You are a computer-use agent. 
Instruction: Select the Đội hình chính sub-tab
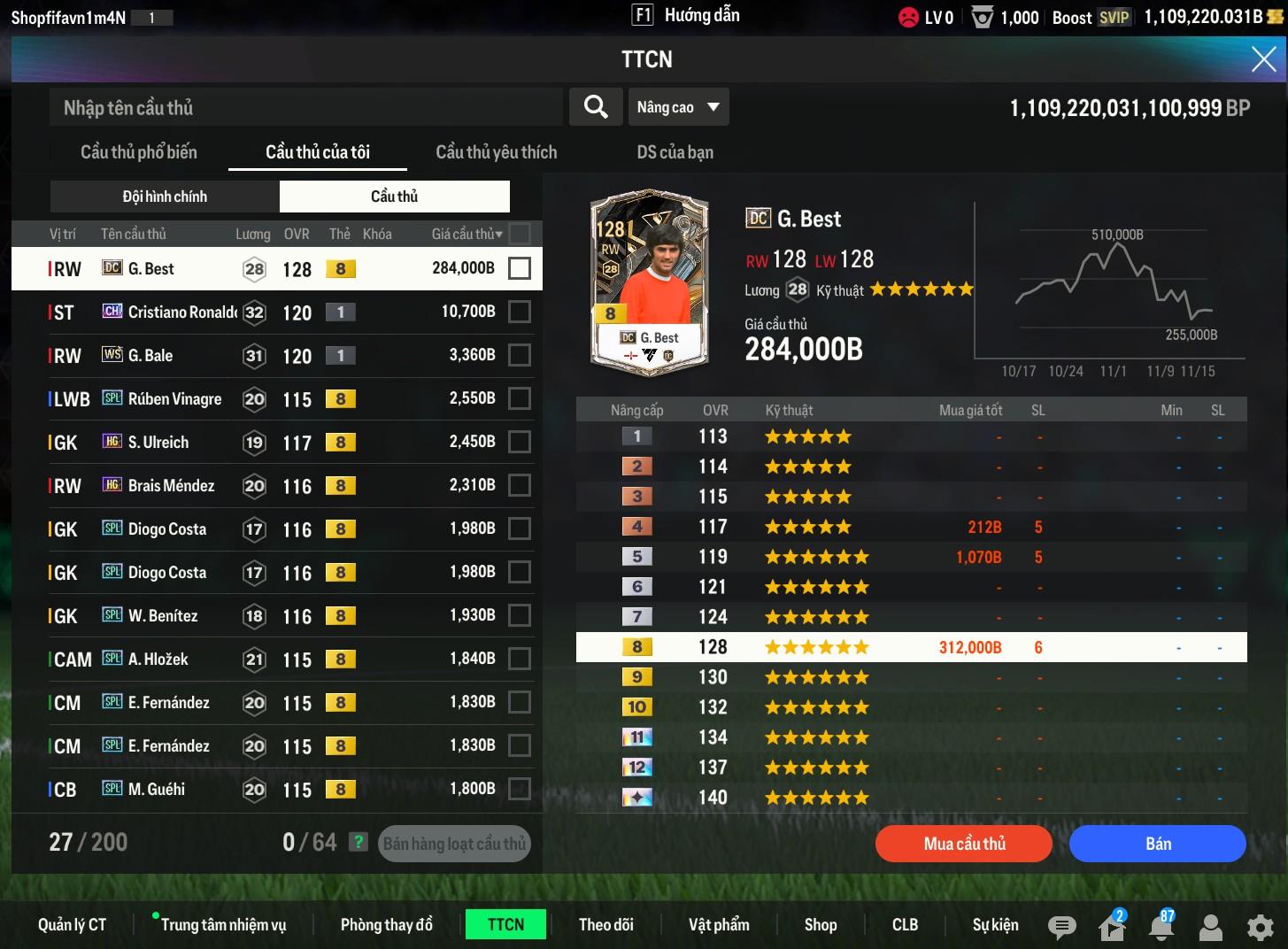click(x=165, y=197)
